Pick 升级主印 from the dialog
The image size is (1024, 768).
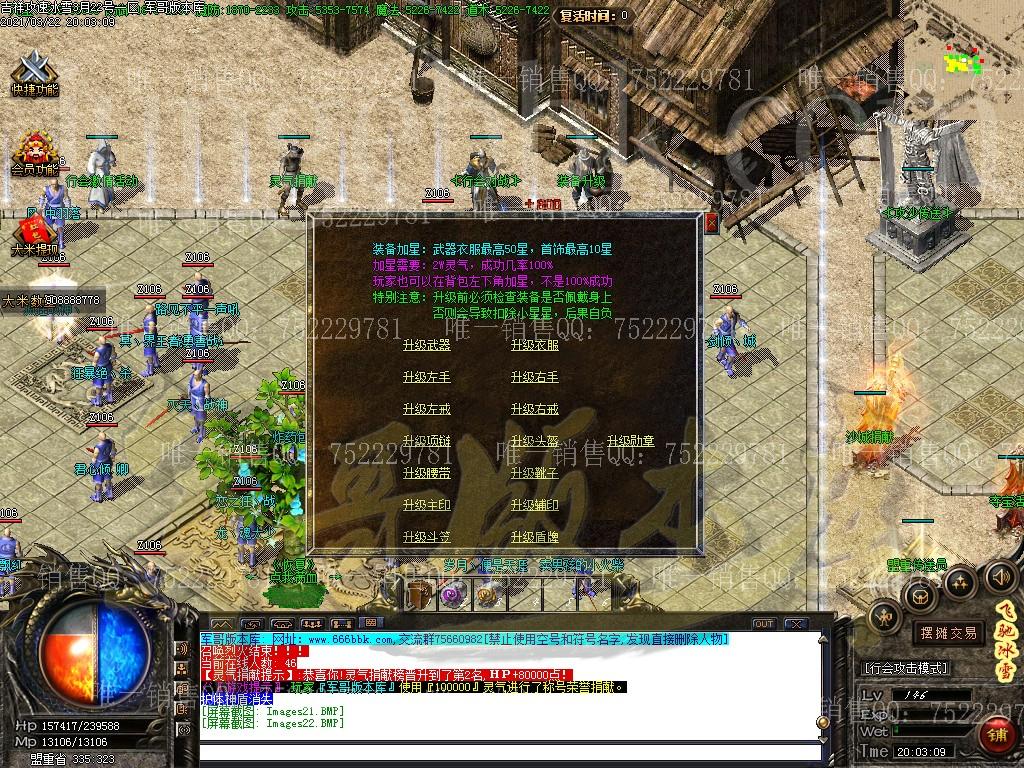click(x=426, y=505)
